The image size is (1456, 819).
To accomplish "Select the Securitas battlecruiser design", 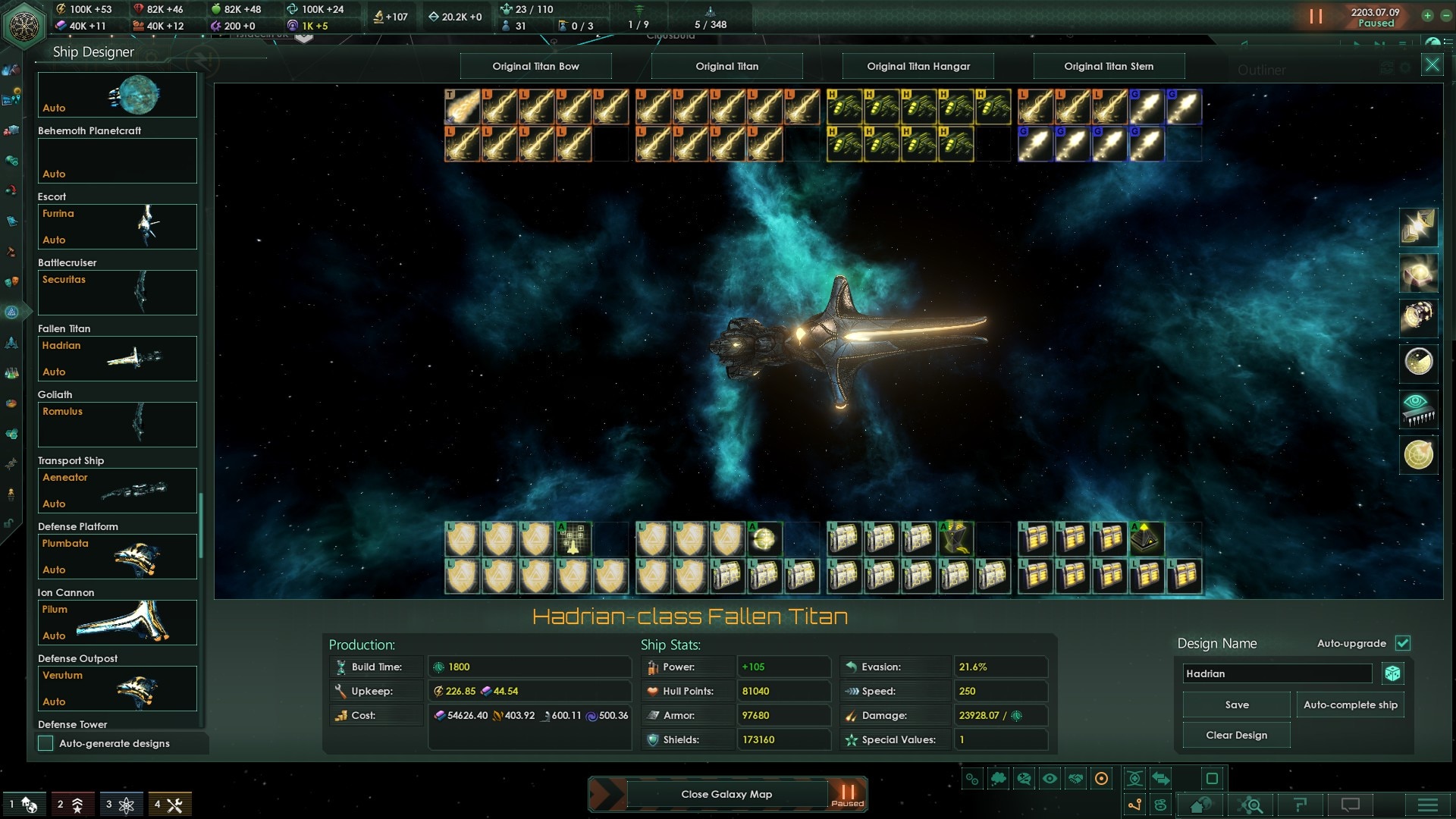I will coord(118,292).
